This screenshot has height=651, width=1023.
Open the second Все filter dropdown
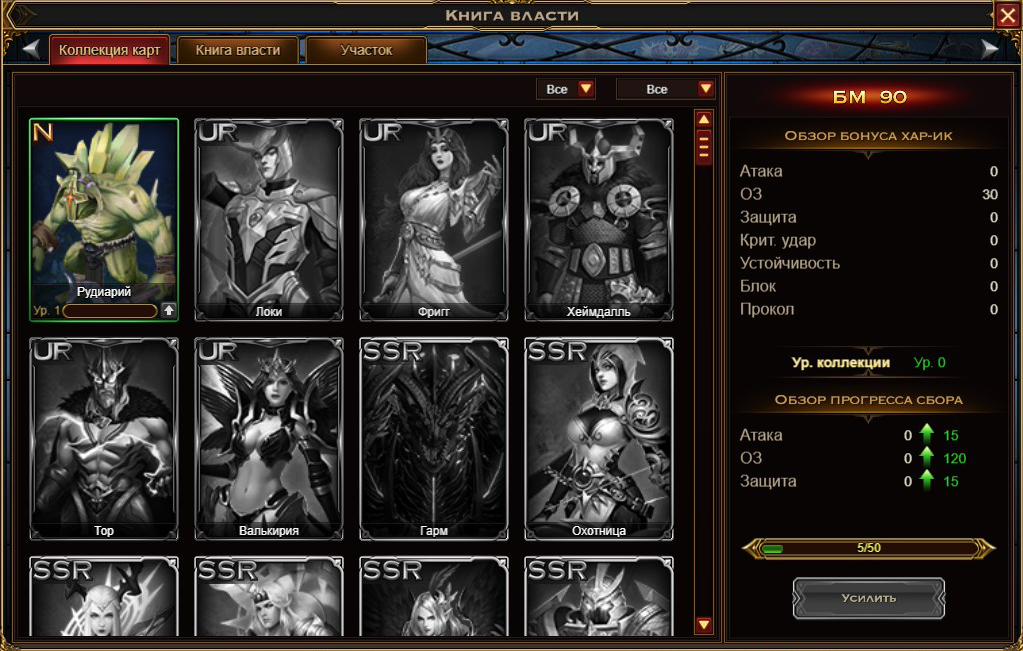666,89
